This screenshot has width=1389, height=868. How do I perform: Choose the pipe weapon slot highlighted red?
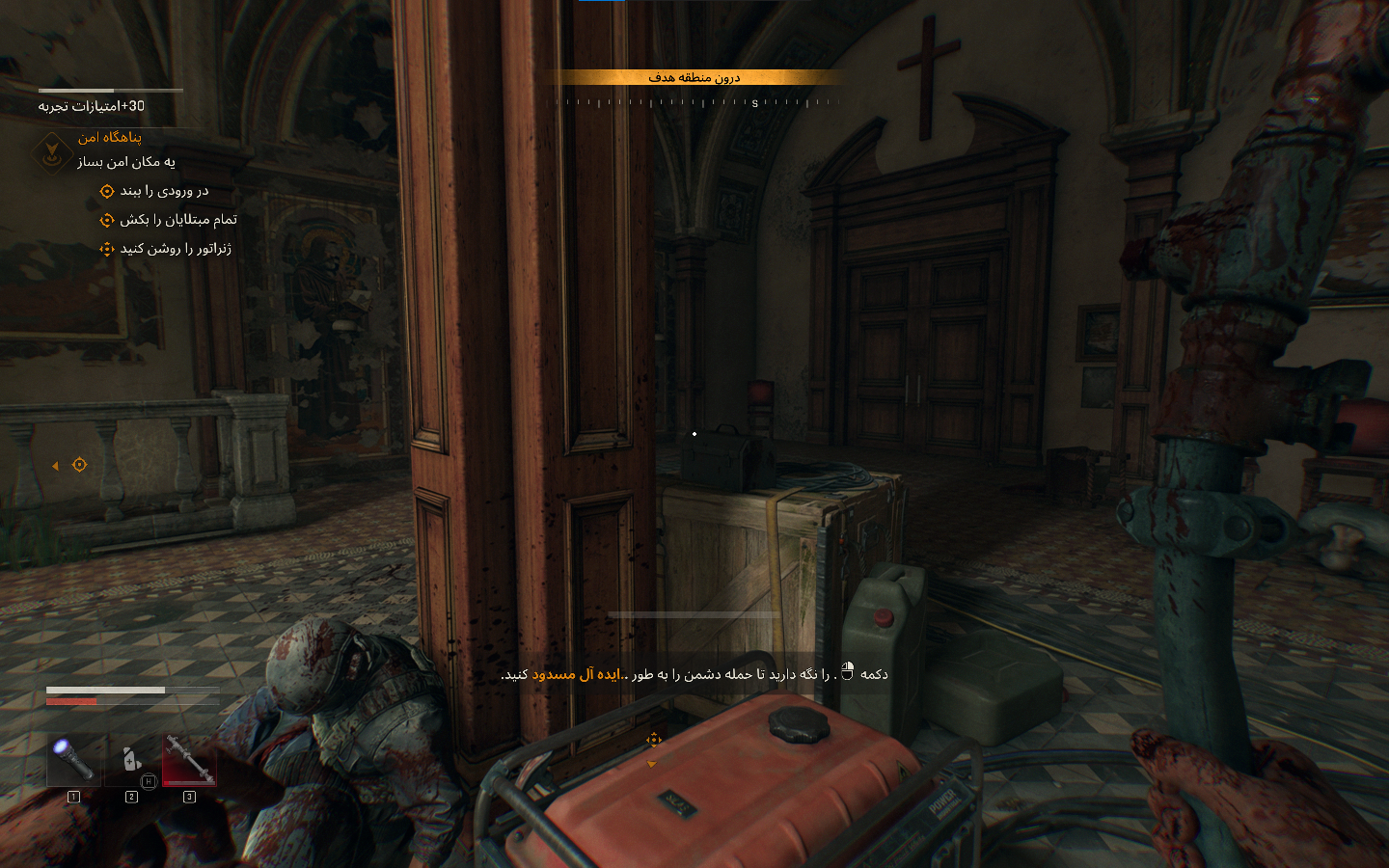pyautogui.click(x=189, y=760)
